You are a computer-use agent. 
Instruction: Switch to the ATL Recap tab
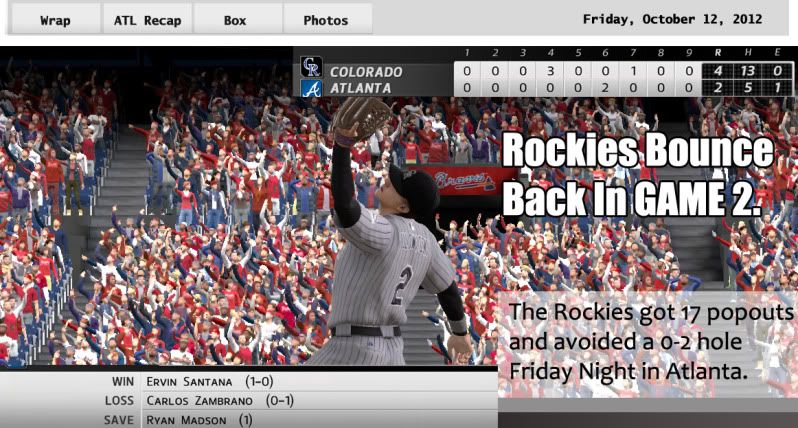tap(147, 20)
